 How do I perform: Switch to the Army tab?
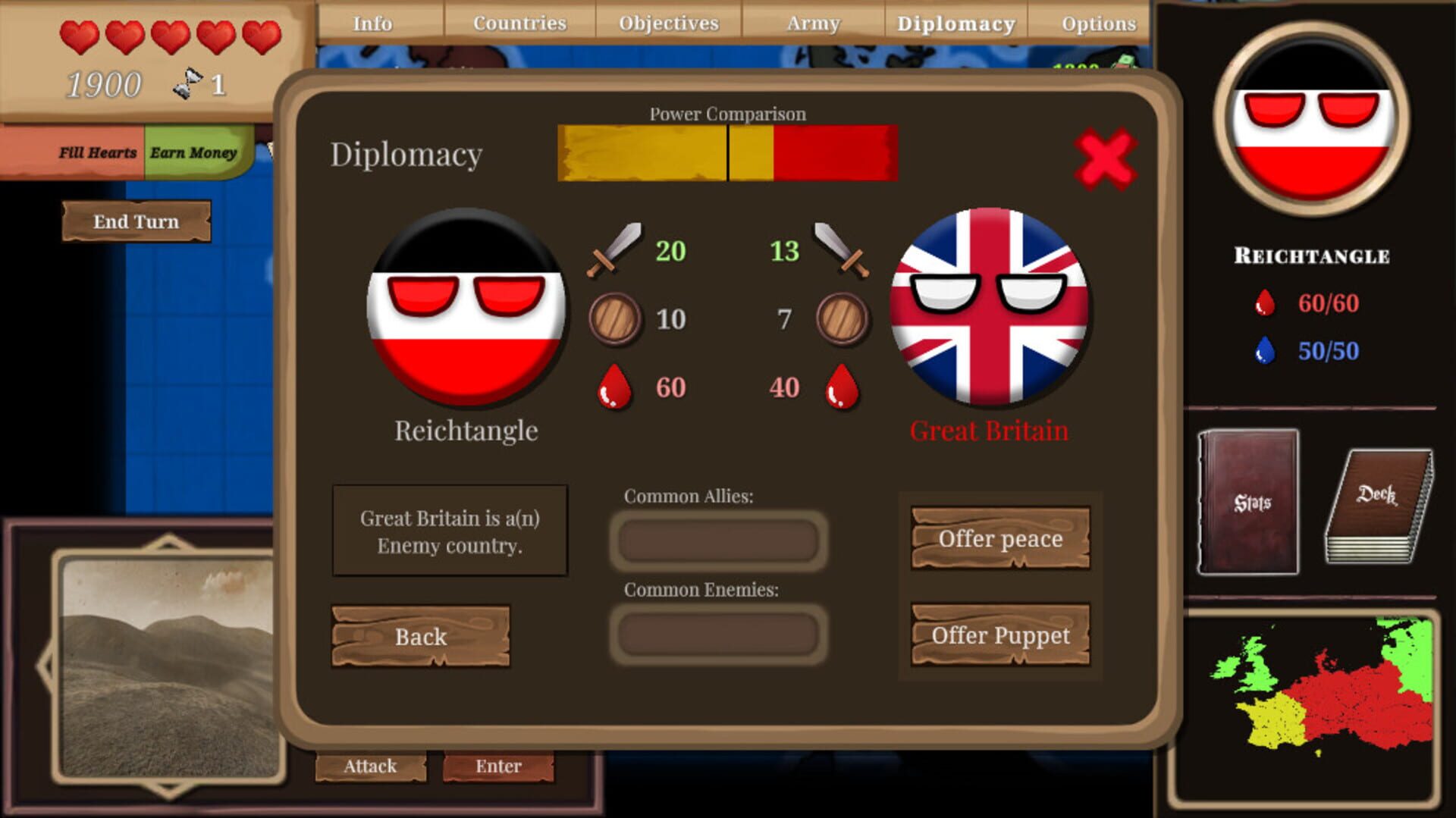(813, 23)
